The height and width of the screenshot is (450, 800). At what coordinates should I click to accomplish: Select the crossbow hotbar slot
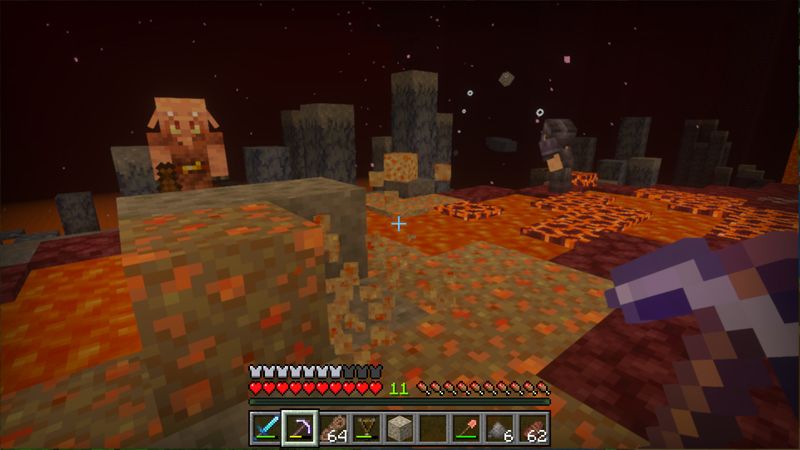pyautogui.click(x=367, y=429)
